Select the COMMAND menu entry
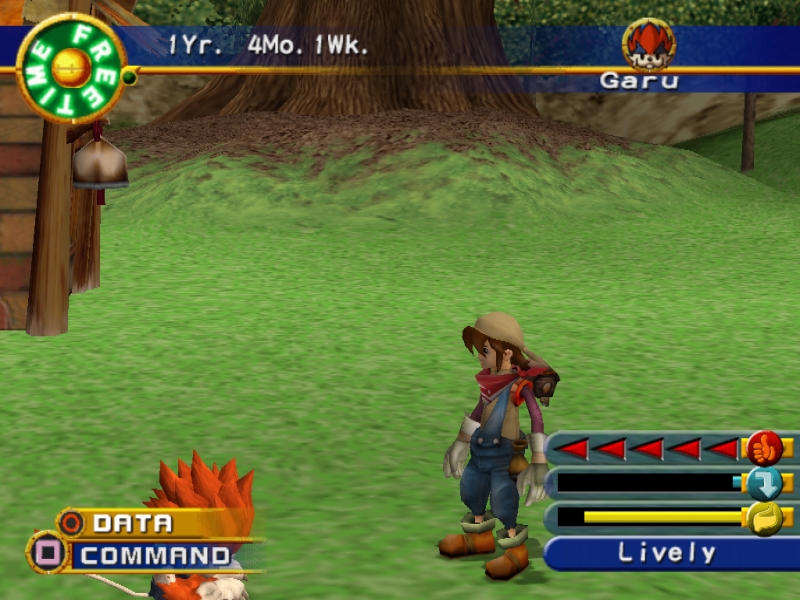 click(x=155, y=555)
